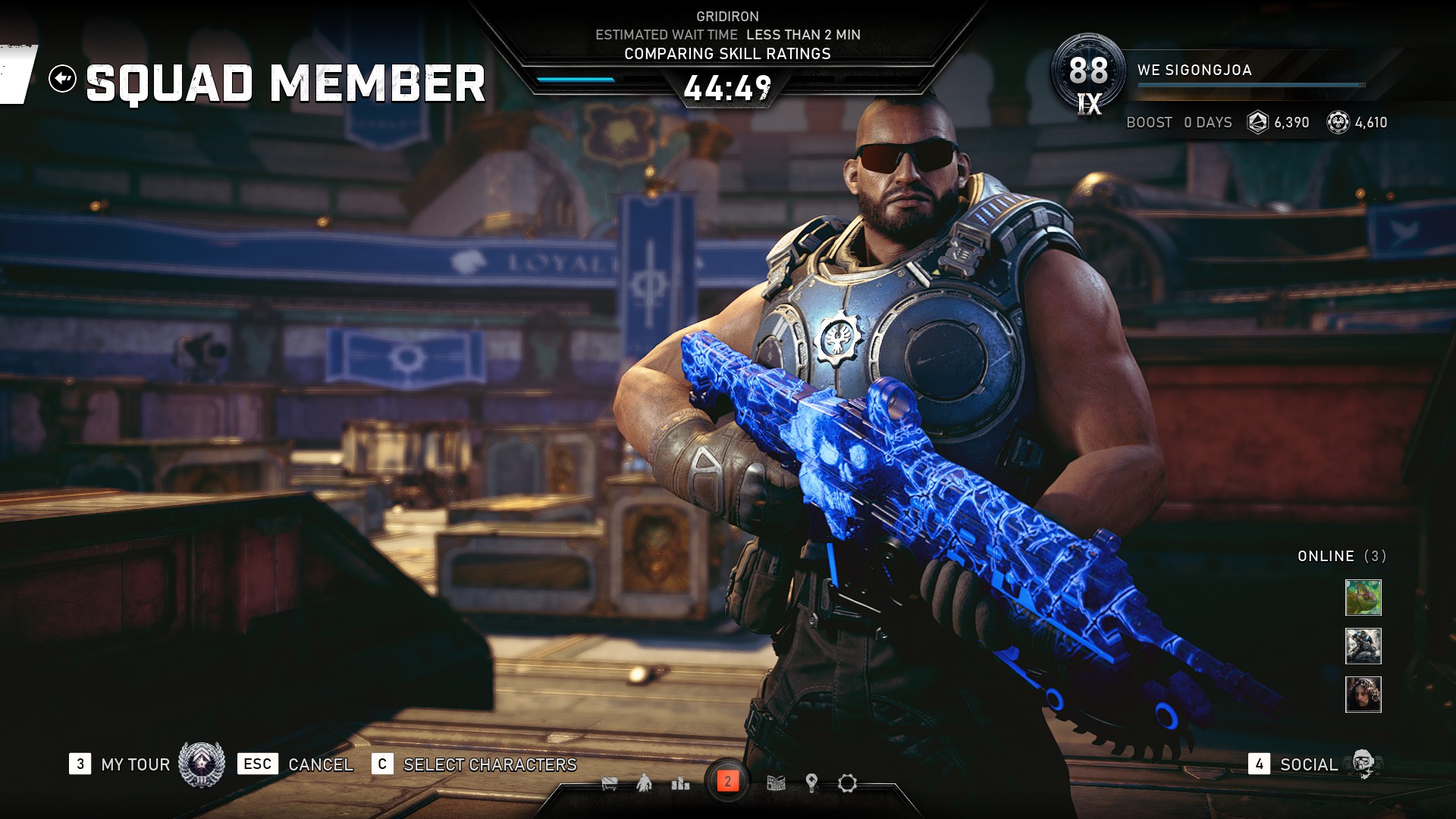Open the Social panel

pos(1308,764)
